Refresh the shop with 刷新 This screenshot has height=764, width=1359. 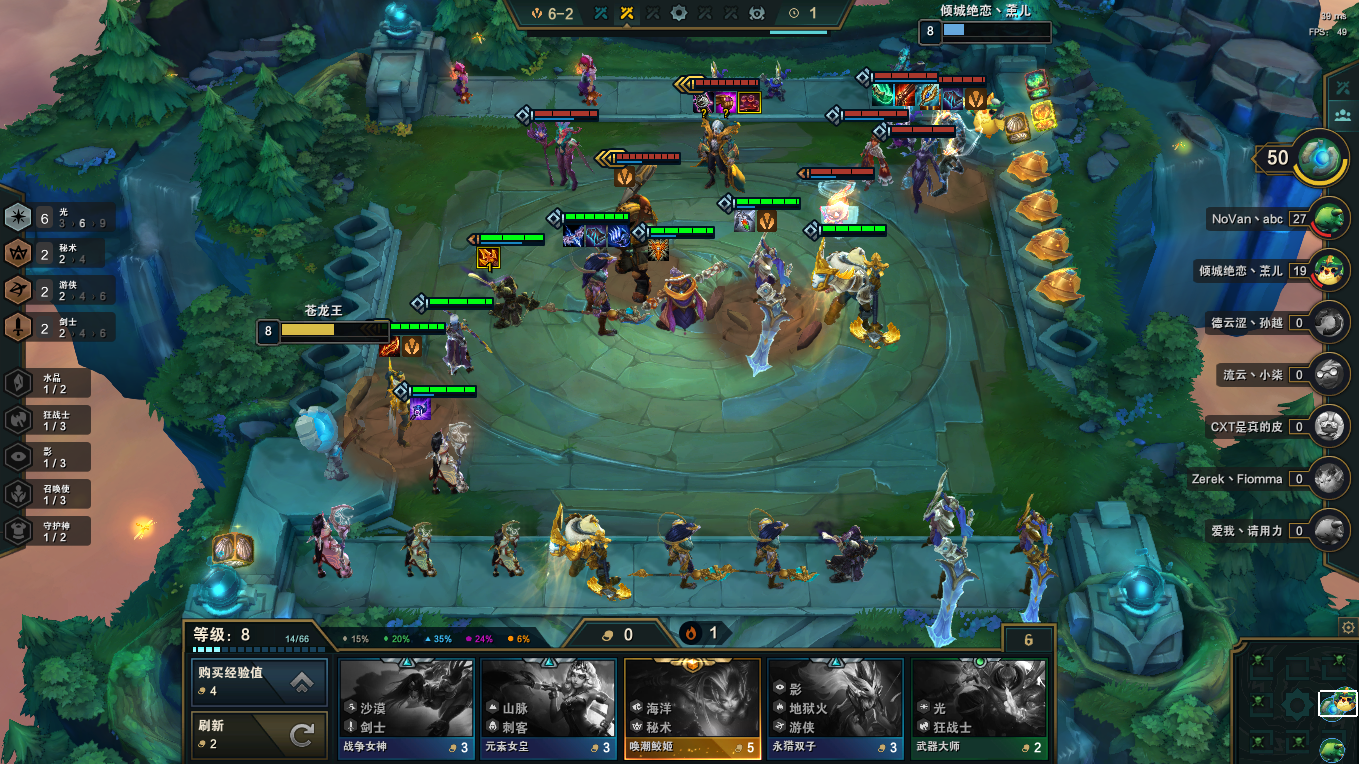259,735
